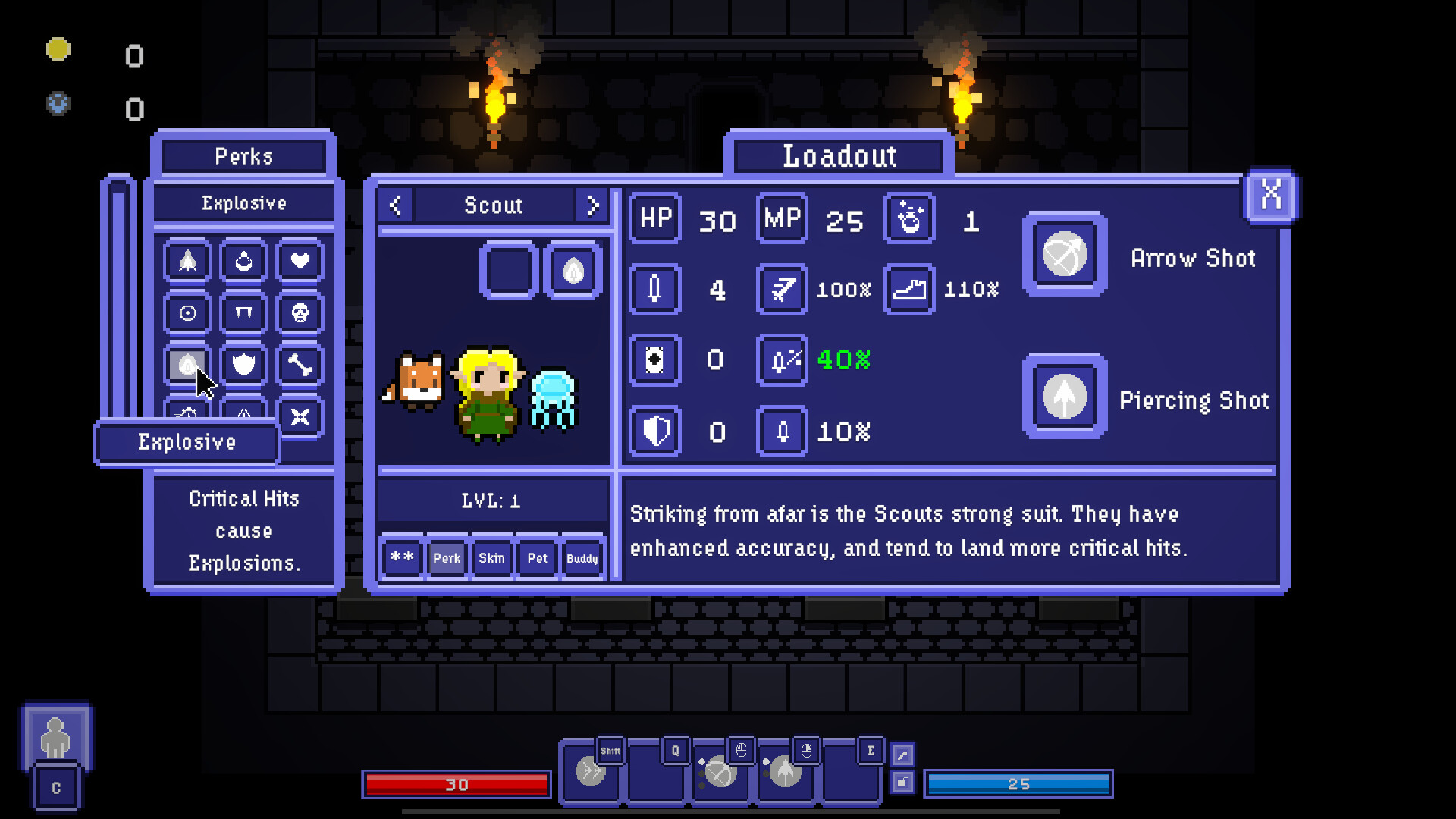
Task: Click the boot movement speed icon
Action: coord(908,290)
